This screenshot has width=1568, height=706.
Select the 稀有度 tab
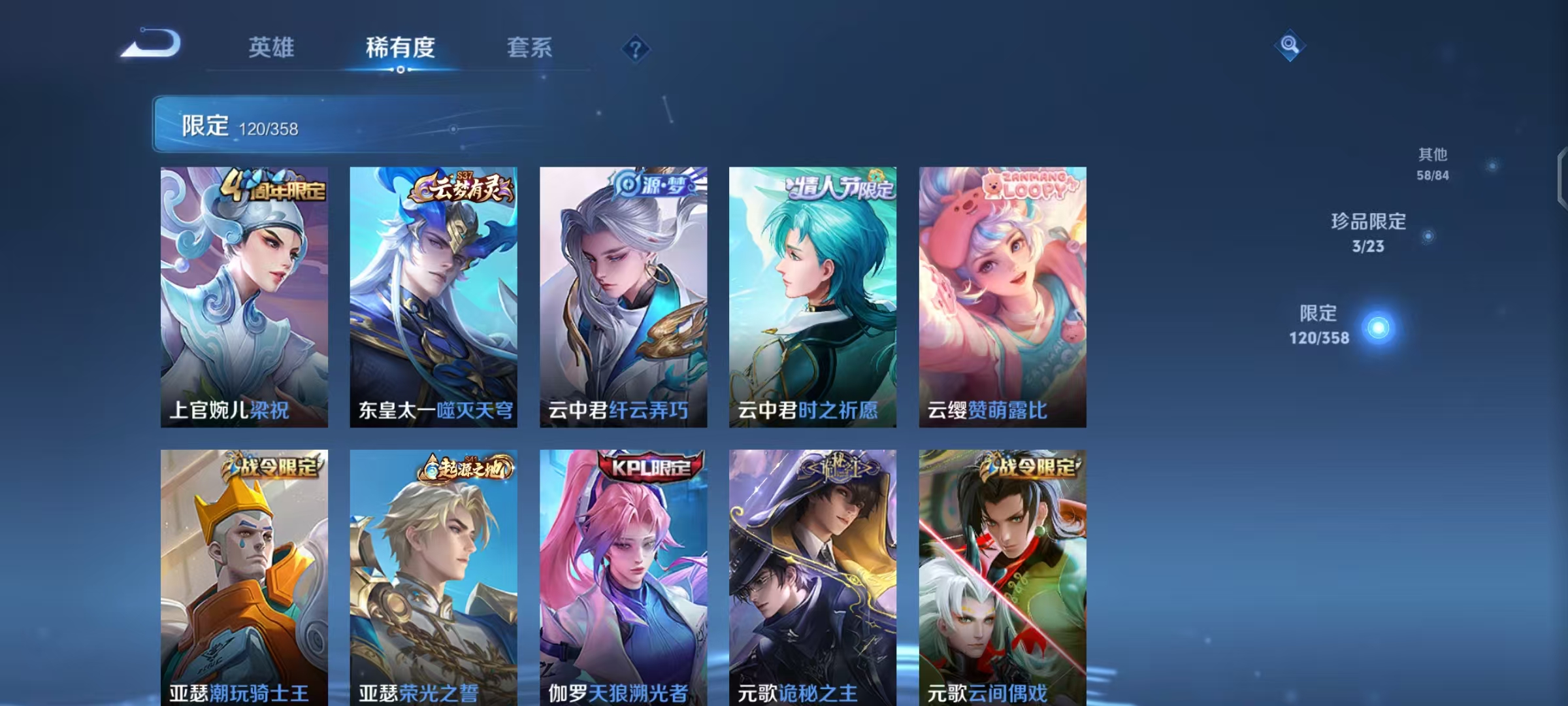click(x=400, y=48)
